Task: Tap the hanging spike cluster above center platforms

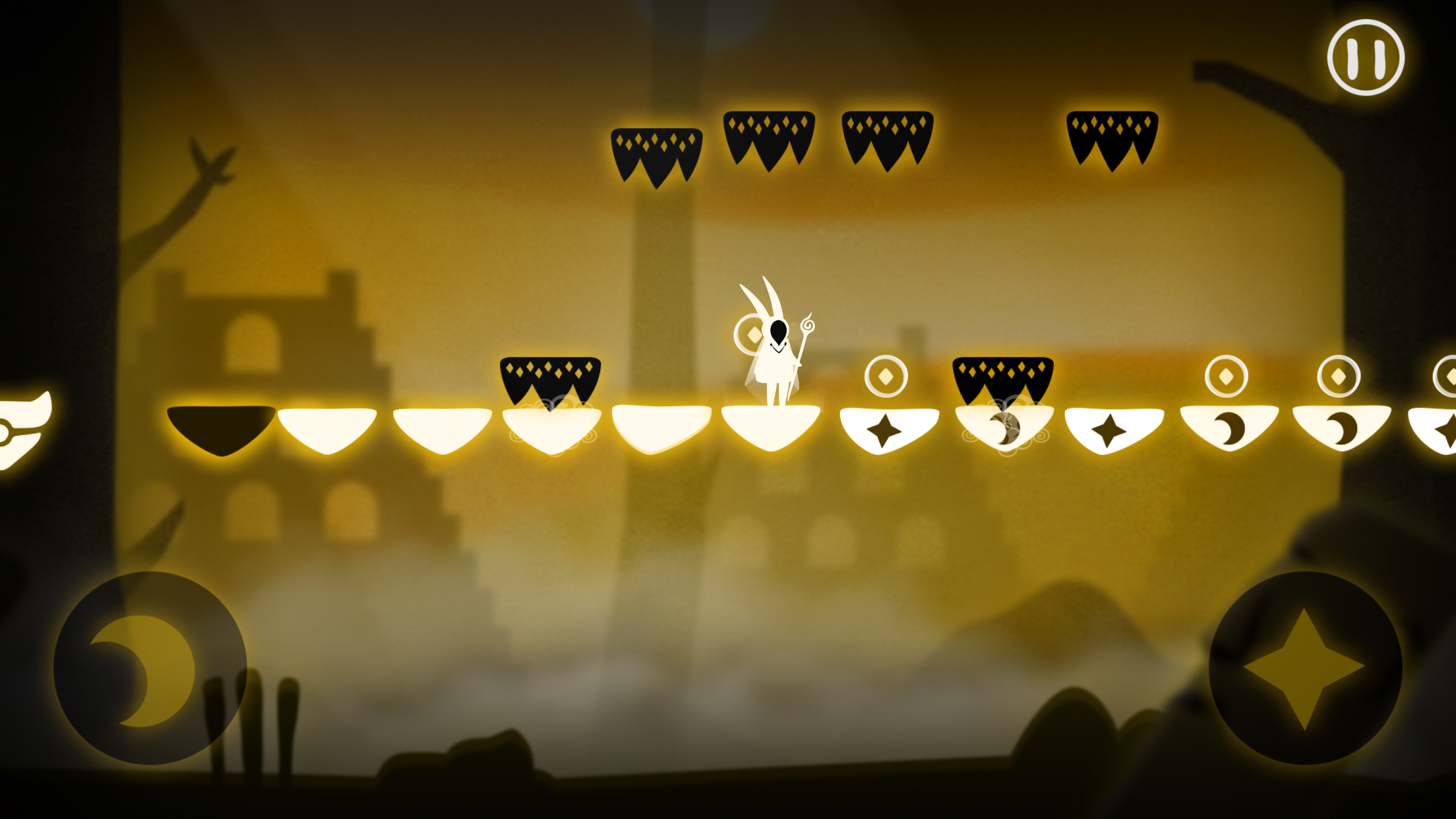Action: (x=768, y=142)
